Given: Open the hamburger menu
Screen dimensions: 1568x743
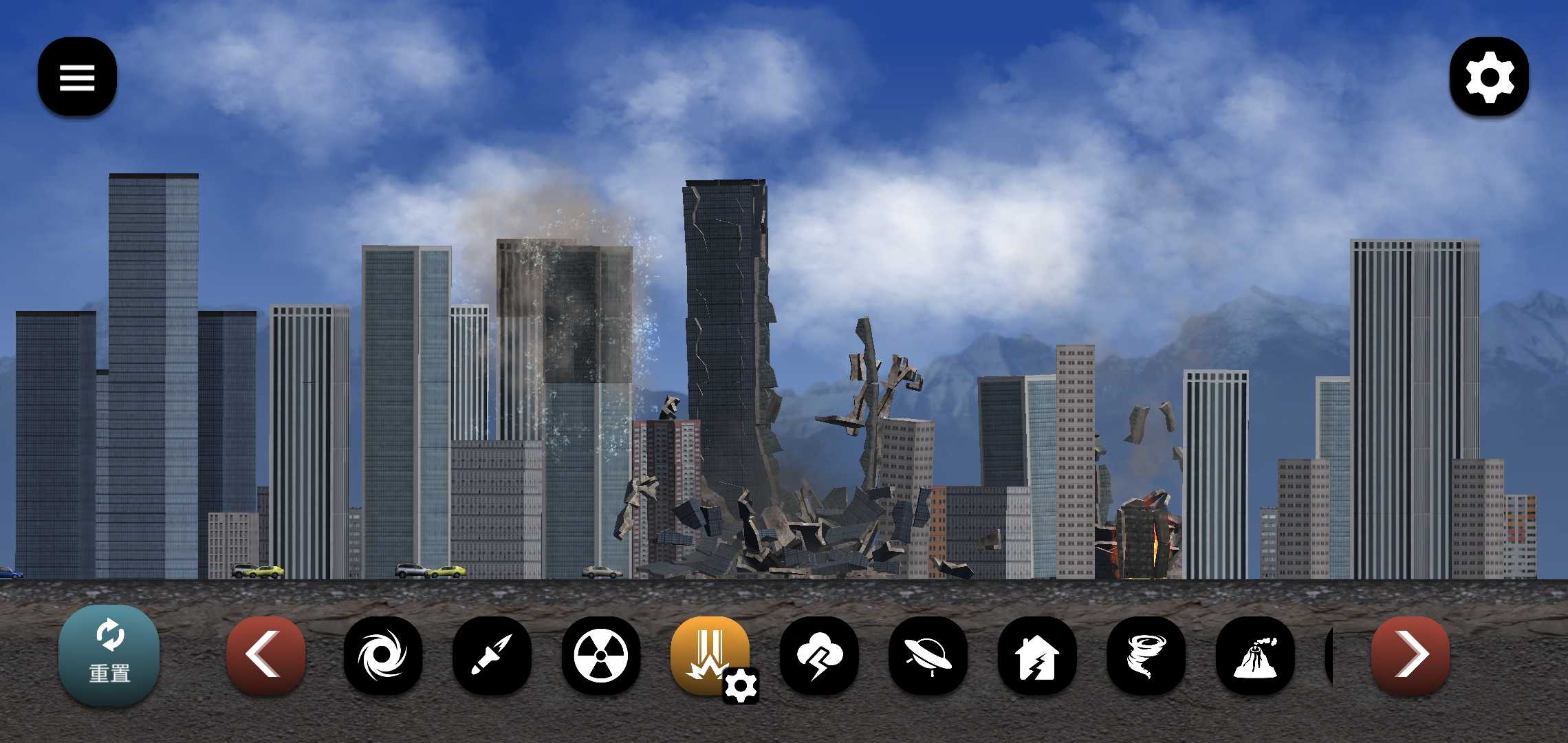Looking at the screenshot, I should (77, 76).
